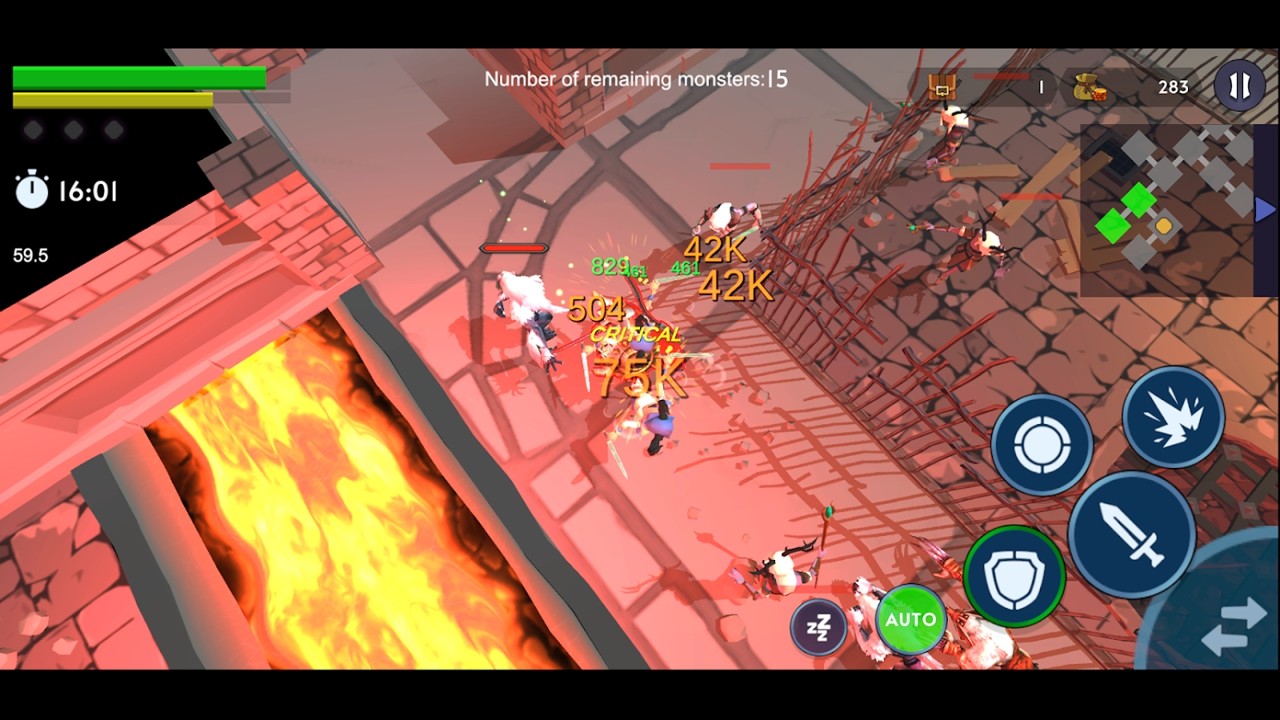Activate the shield defense skill

[1014, 576]
